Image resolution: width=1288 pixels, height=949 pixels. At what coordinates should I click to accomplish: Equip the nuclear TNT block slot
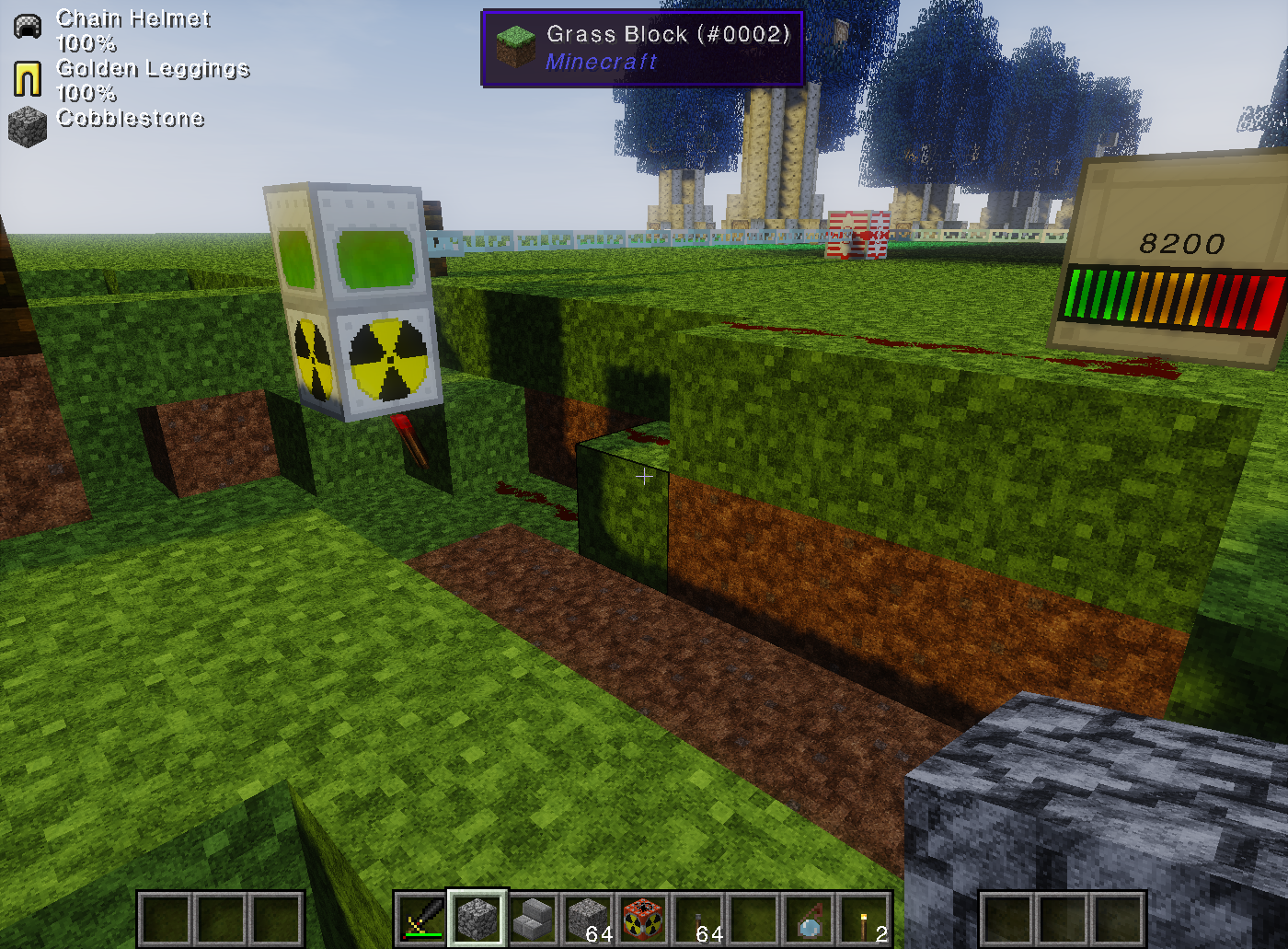[x=643, y=919]
